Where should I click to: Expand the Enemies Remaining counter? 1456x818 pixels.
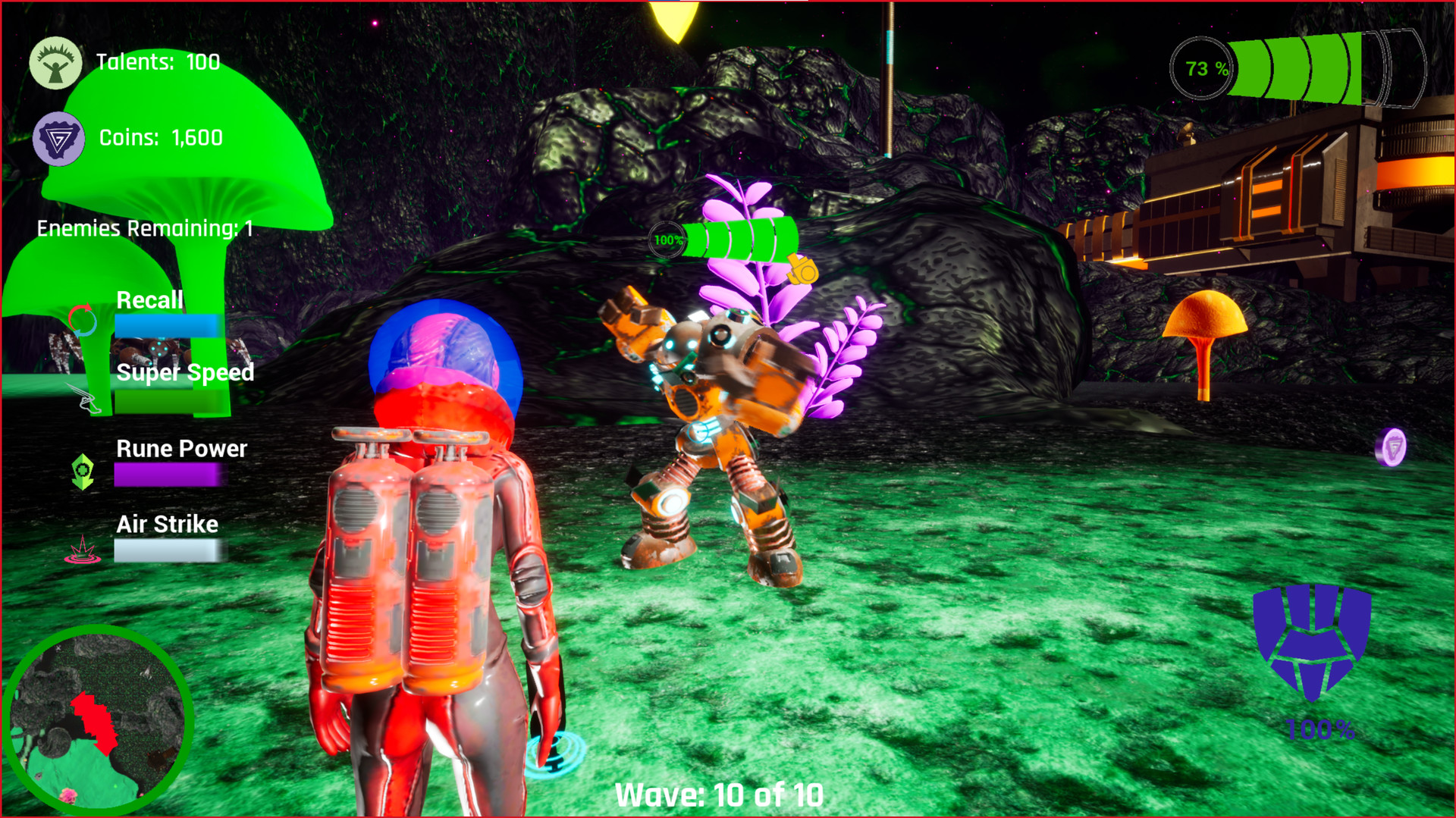144,227
